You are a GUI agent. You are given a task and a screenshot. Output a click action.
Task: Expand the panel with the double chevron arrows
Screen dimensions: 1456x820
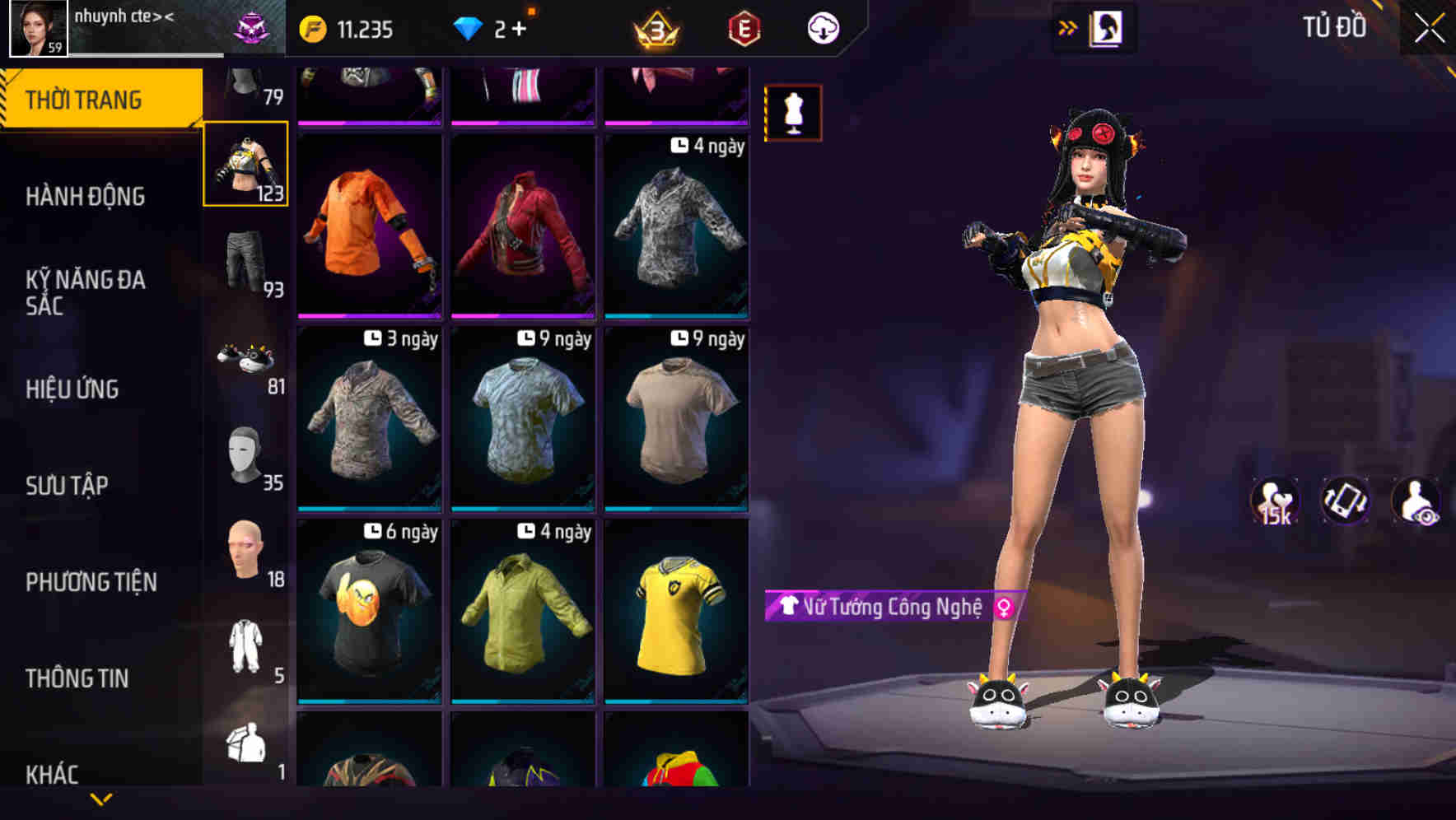click(x=1068, y=27)
